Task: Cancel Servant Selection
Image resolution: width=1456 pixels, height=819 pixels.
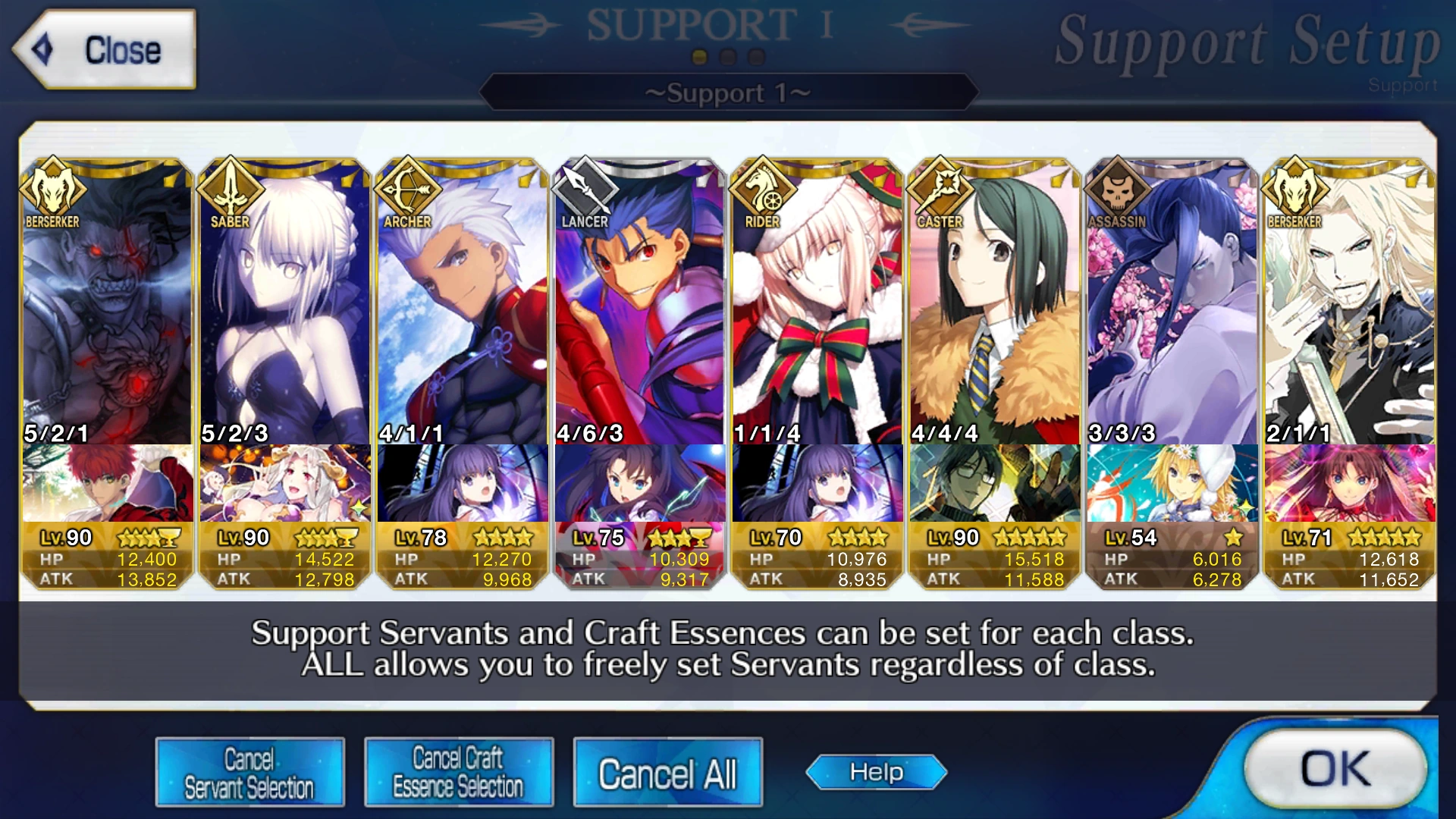Action: pos(250,770)
